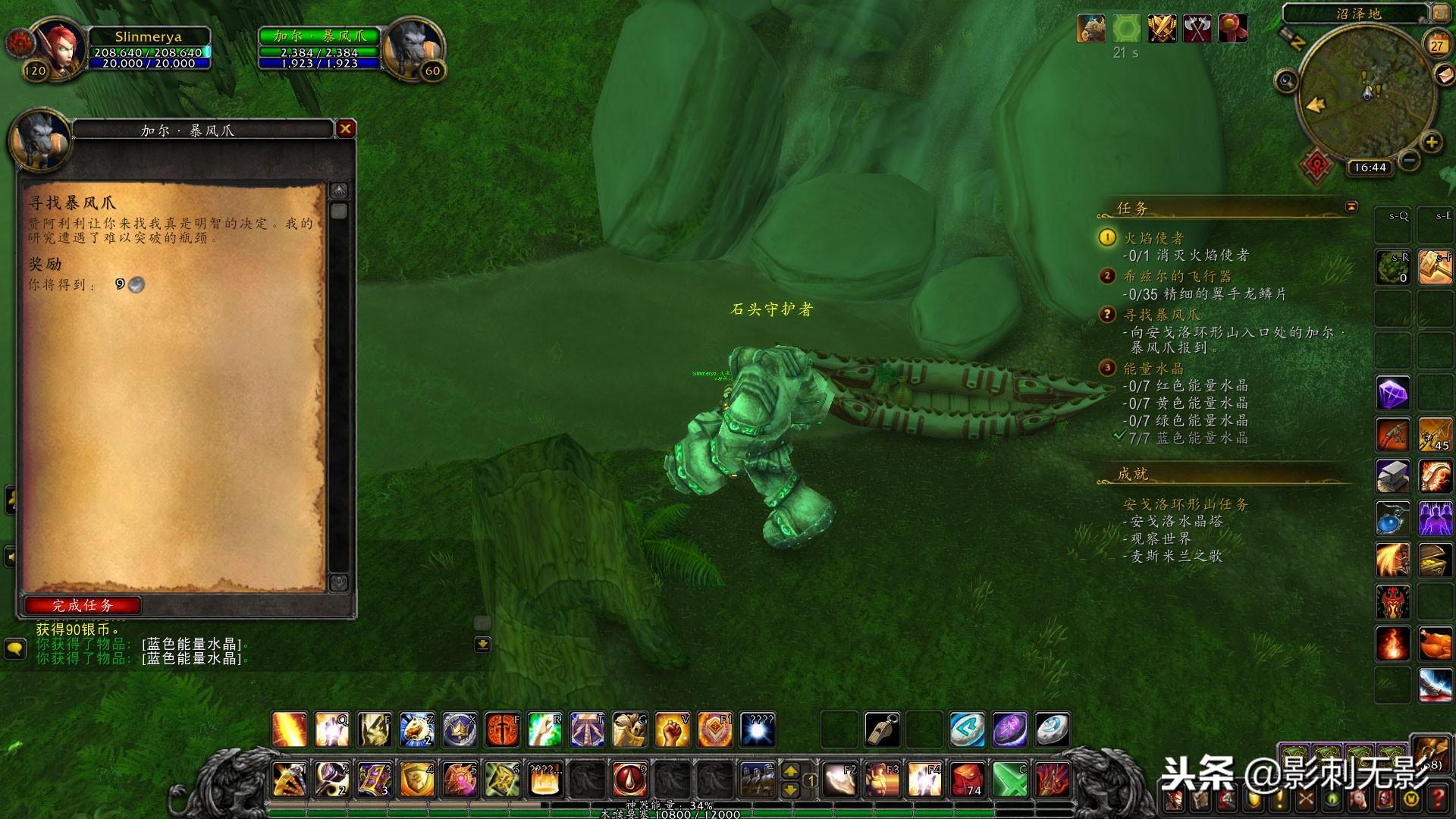Eat the roast chicken food item
The image size is (1456, 819).
[1435, 645]
